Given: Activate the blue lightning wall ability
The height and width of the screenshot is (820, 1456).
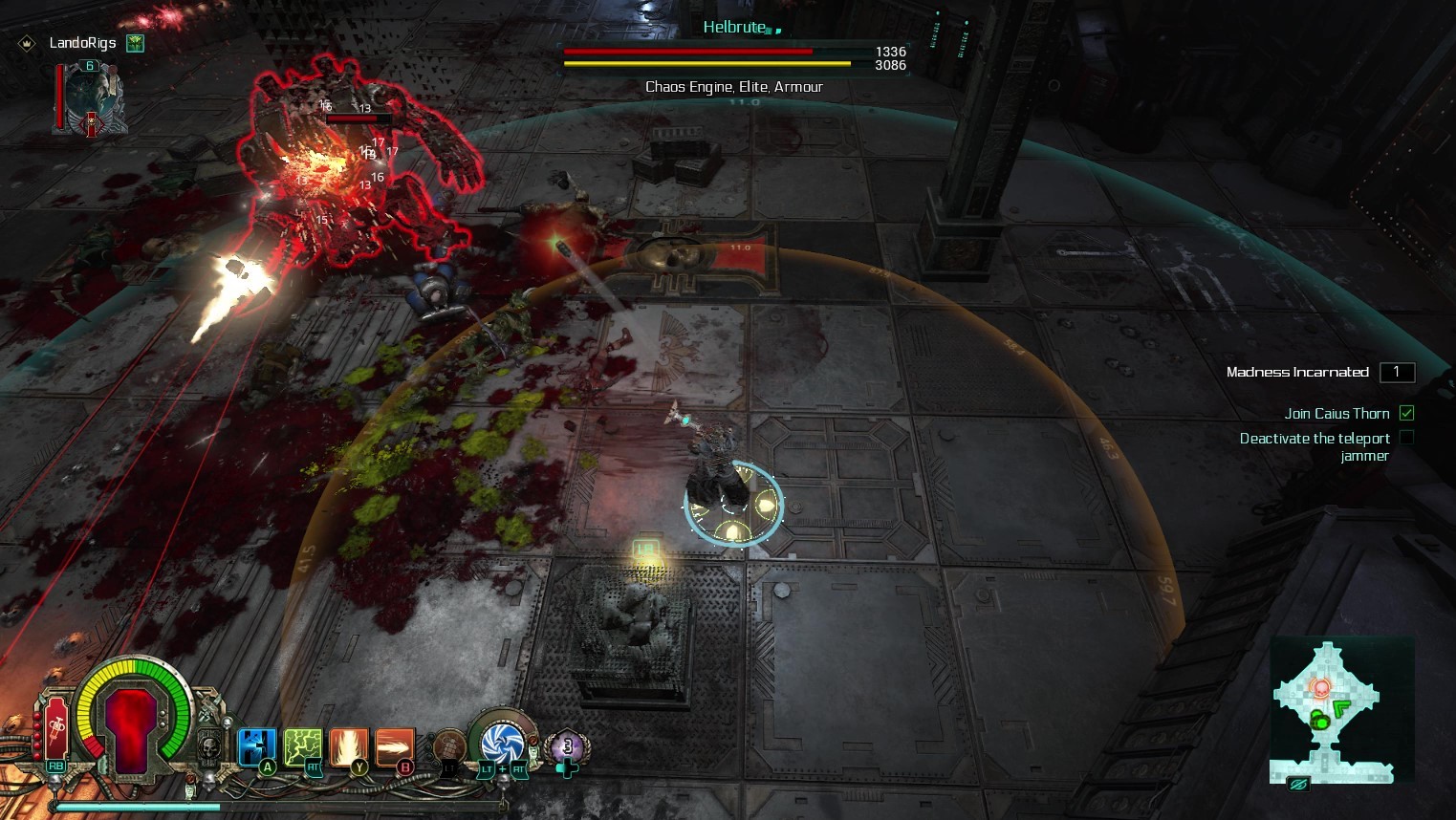Looking at the screenshot, I should (x=255, y=746).
